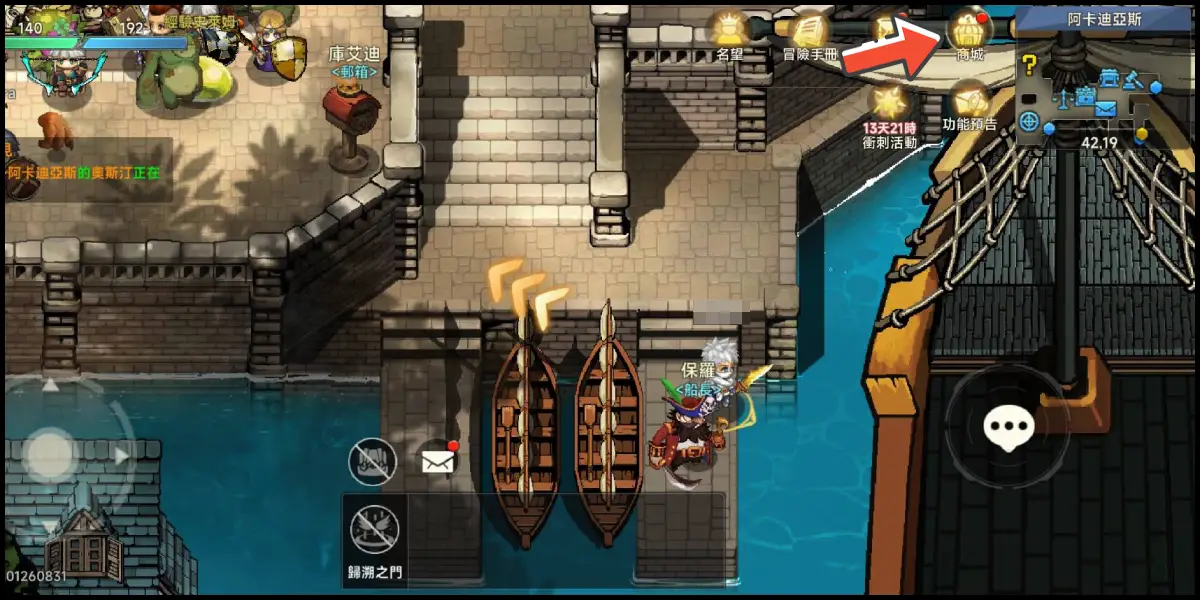
Task: Click the auction gavel marker on minimap
Action: pos(1133,81)
